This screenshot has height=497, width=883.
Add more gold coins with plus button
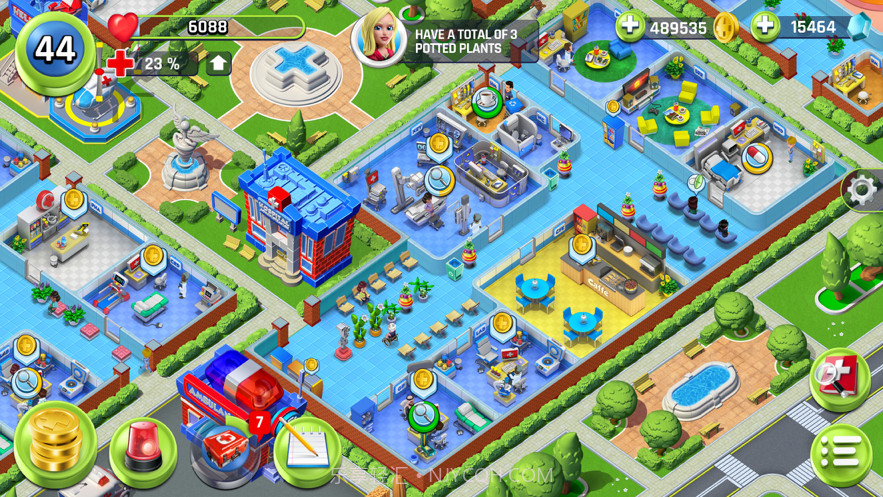[630, 26]
